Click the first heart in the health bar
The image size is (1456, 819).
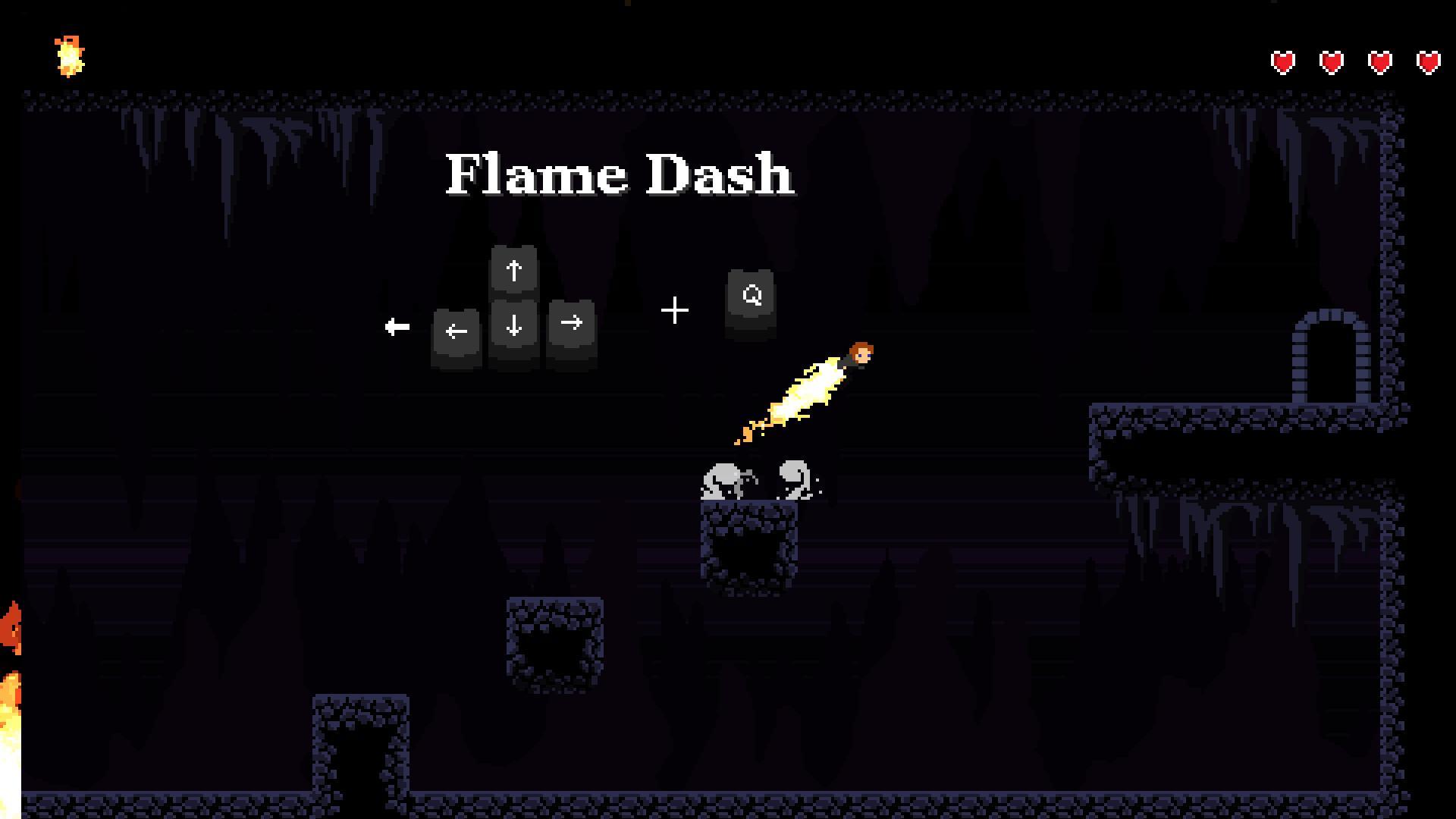(1282, 60)
